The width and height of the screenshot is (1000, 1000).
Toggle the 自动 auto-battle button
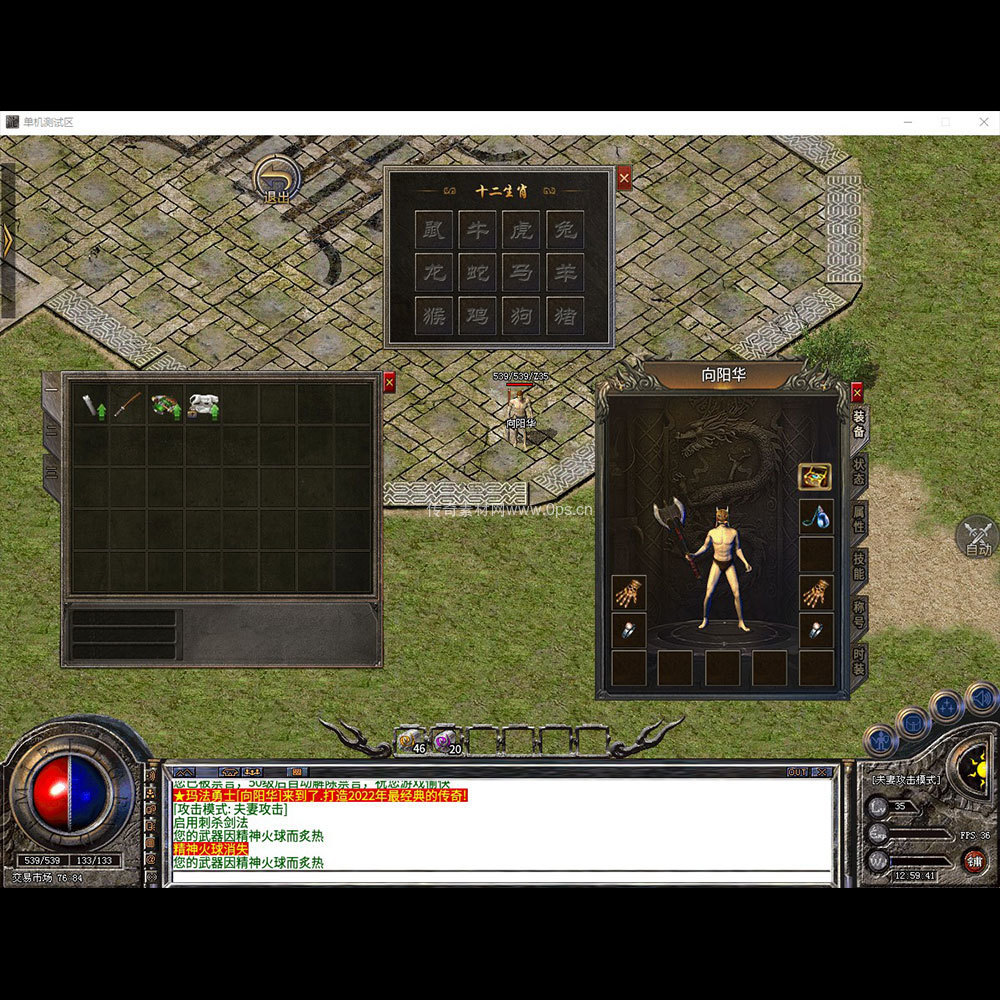[x=978, y=537]
